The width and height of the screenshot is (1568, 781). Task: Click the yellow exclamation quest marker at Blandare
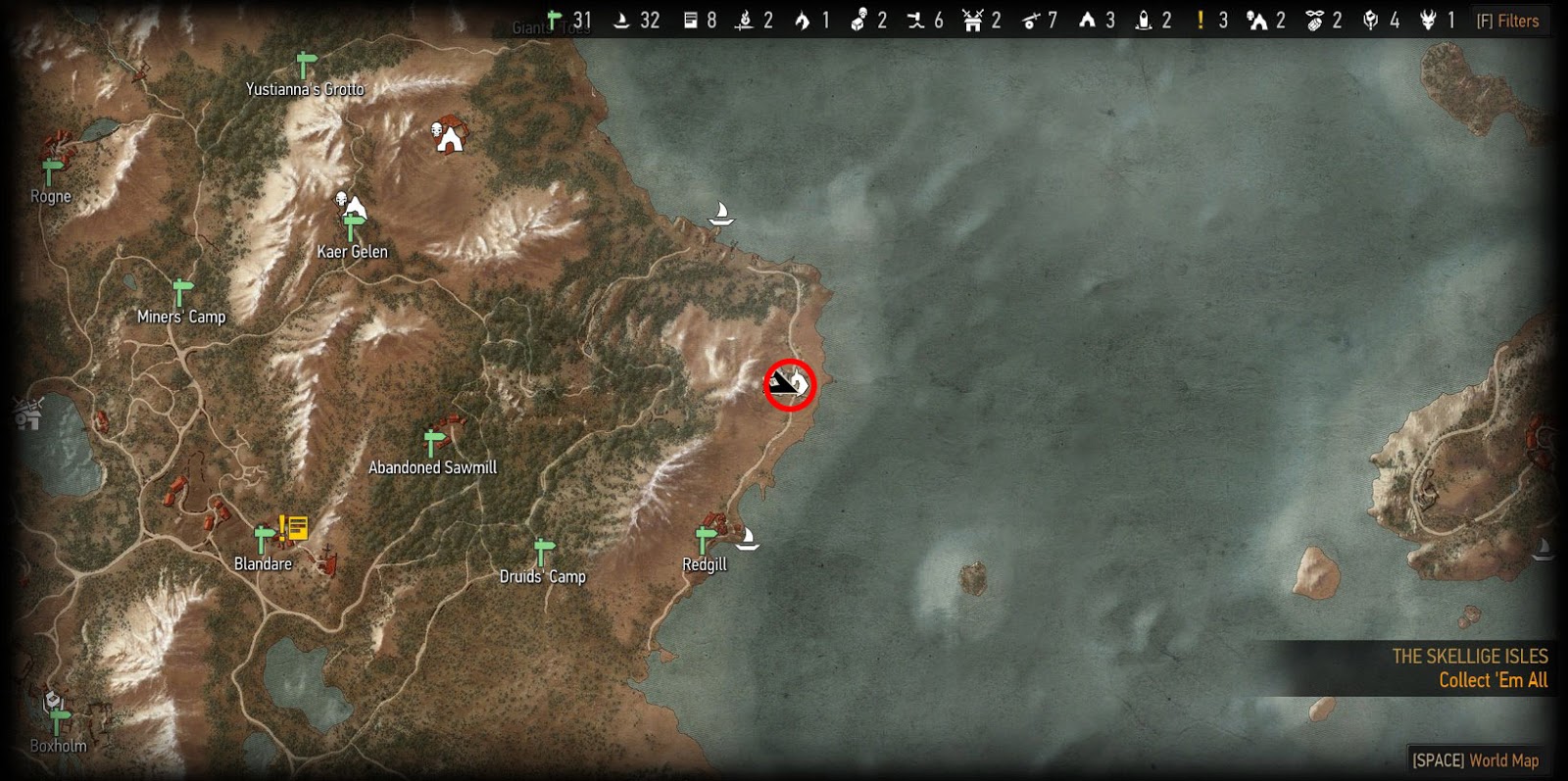pyautogui.click(x=282, y=527)
